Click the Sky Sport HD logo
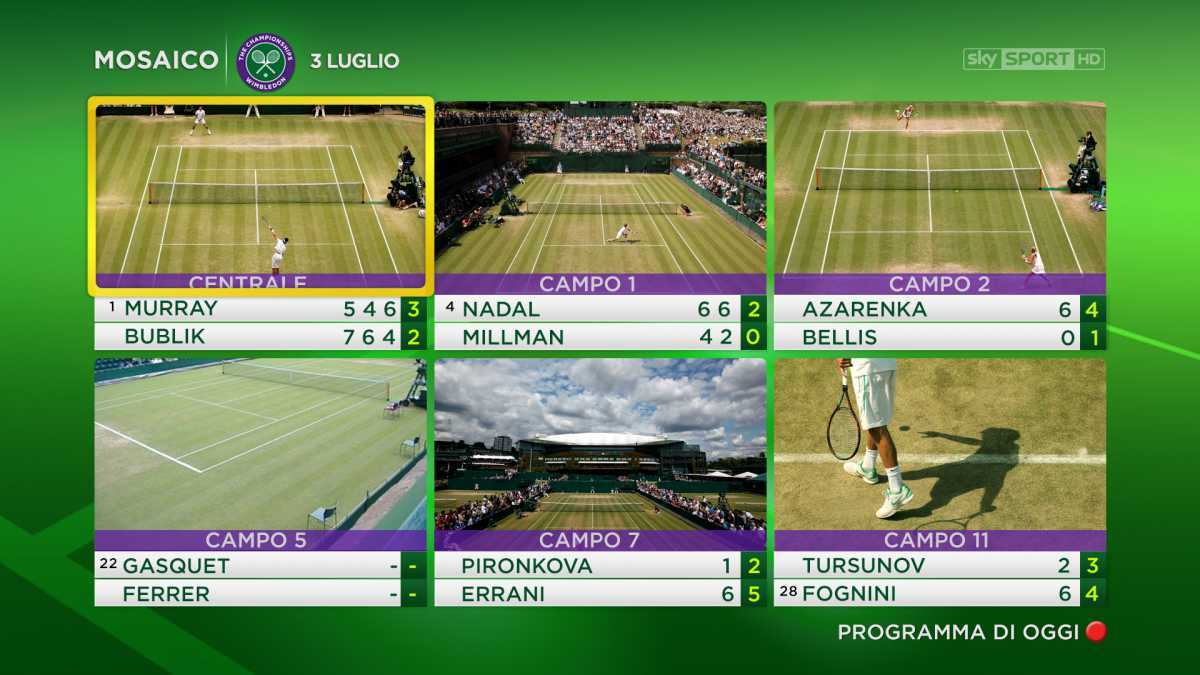The width and height of the screenshot is (1200, 675). coord(1033,59)
